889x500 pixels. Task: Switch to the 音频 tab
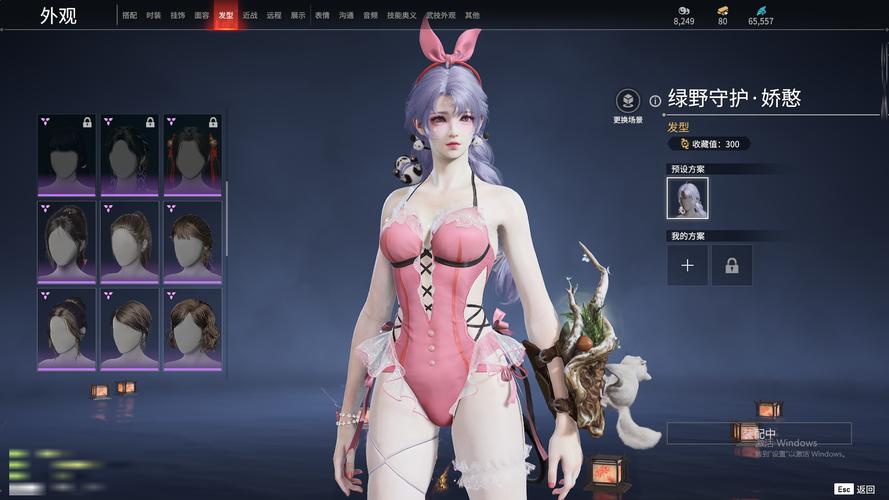(371, 16)
